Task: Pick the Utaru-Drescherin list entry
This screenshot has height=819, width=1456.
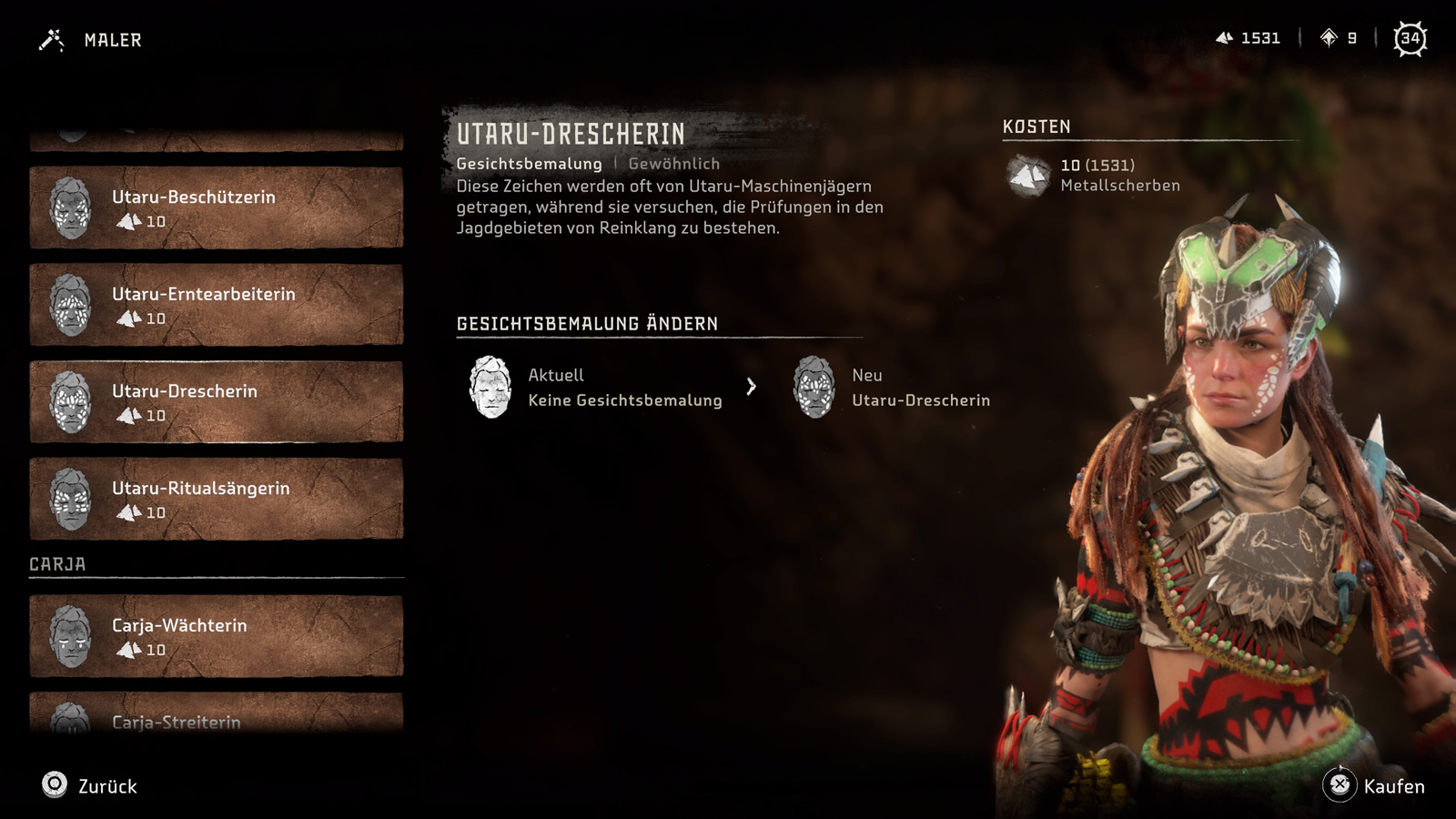Action: pos(216,401)
